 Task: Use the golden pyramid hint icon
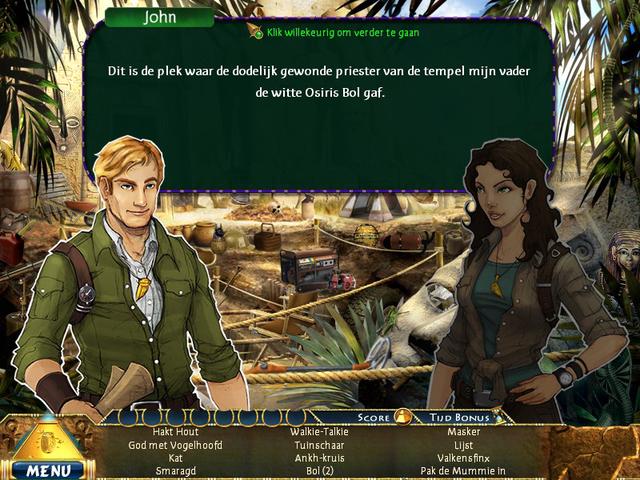pyautogui.click(x=47, y=438)
